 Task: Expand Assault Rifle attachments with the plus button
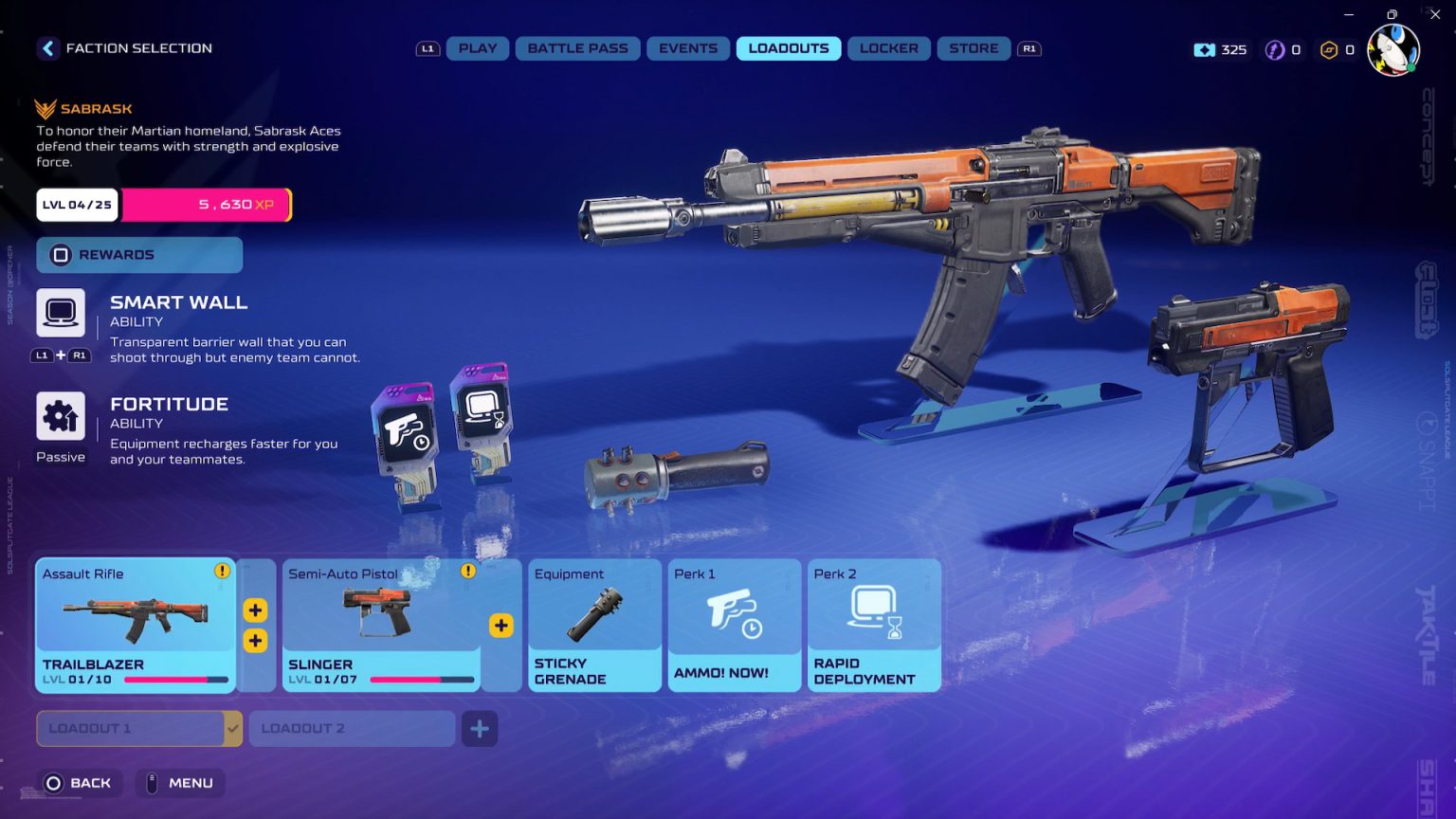click(x=255, y=610)
